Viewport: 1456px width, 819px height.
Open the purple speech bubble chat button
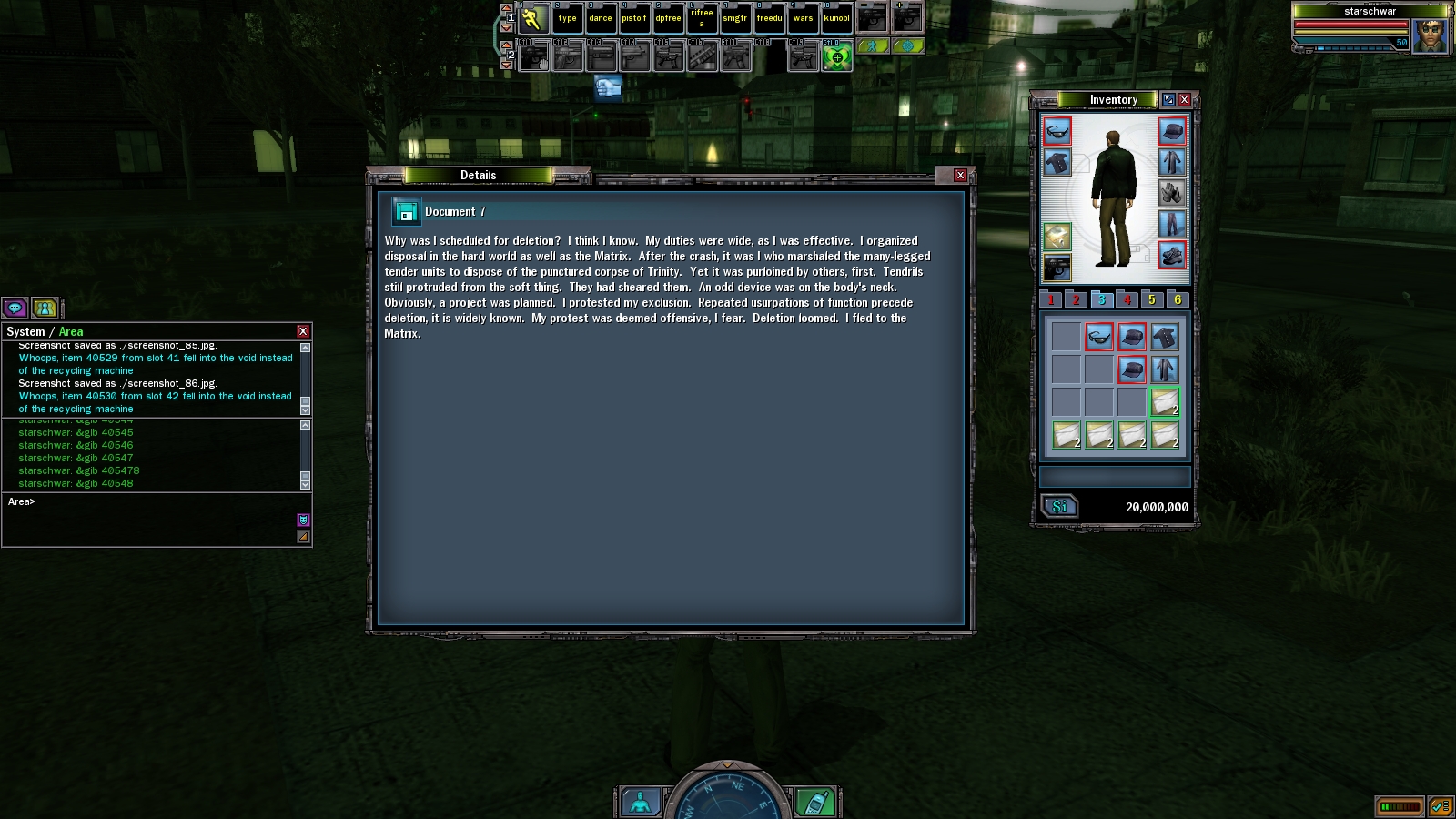[x=15, y=308]
